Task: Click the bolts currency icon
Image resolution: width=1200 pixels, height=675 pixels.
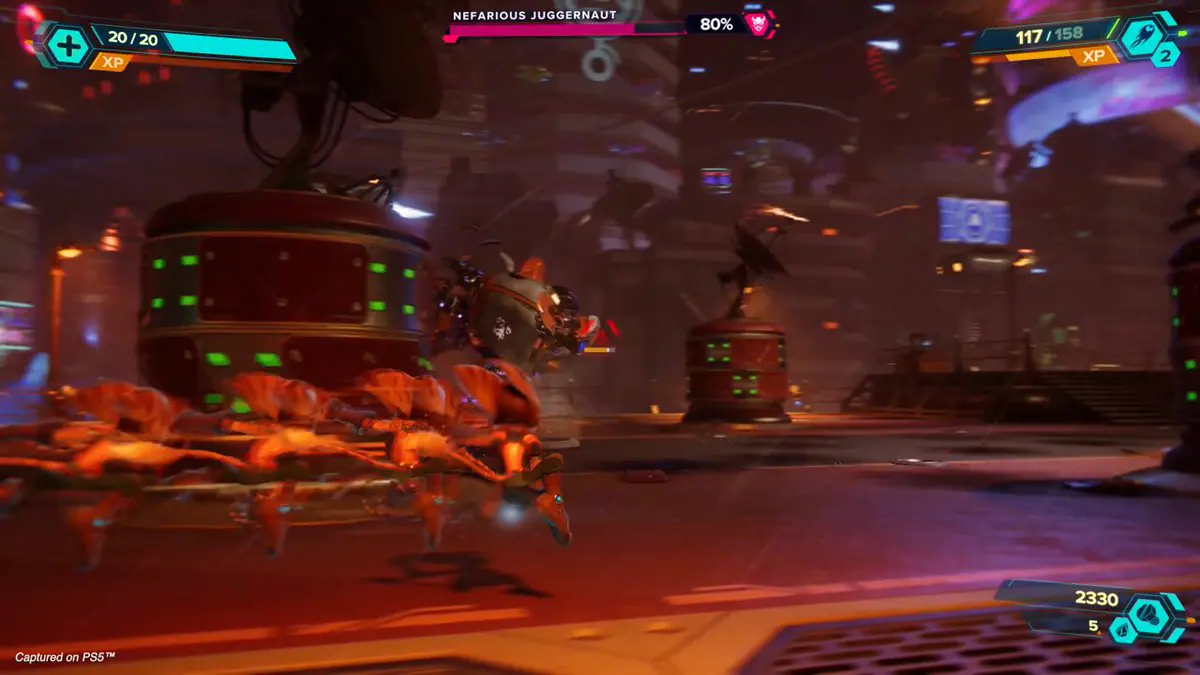Action: click(x=1146, y=613)
